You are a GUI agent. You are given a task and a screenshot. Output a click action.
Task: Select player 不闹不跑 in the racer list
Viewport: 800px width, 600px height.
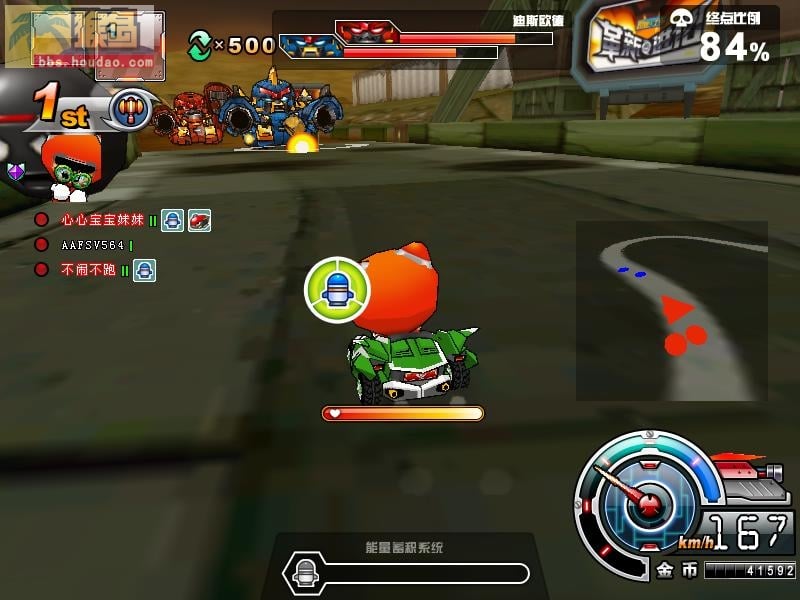(x=88, y=269)
